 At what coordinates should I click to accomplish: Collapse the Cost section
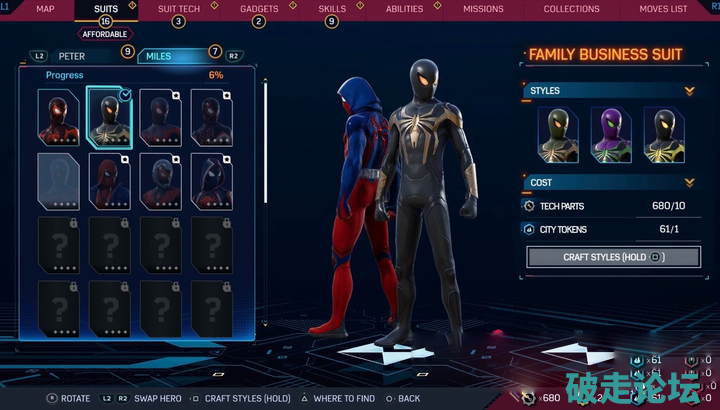click(689, 183)
